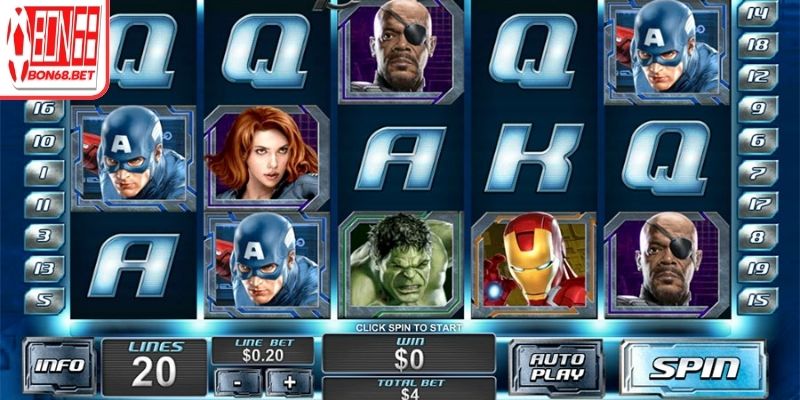The width and height of the screenshot is (800, 400).
Task: Open the INFO paytable button
Action: click(x=60, y=366)
